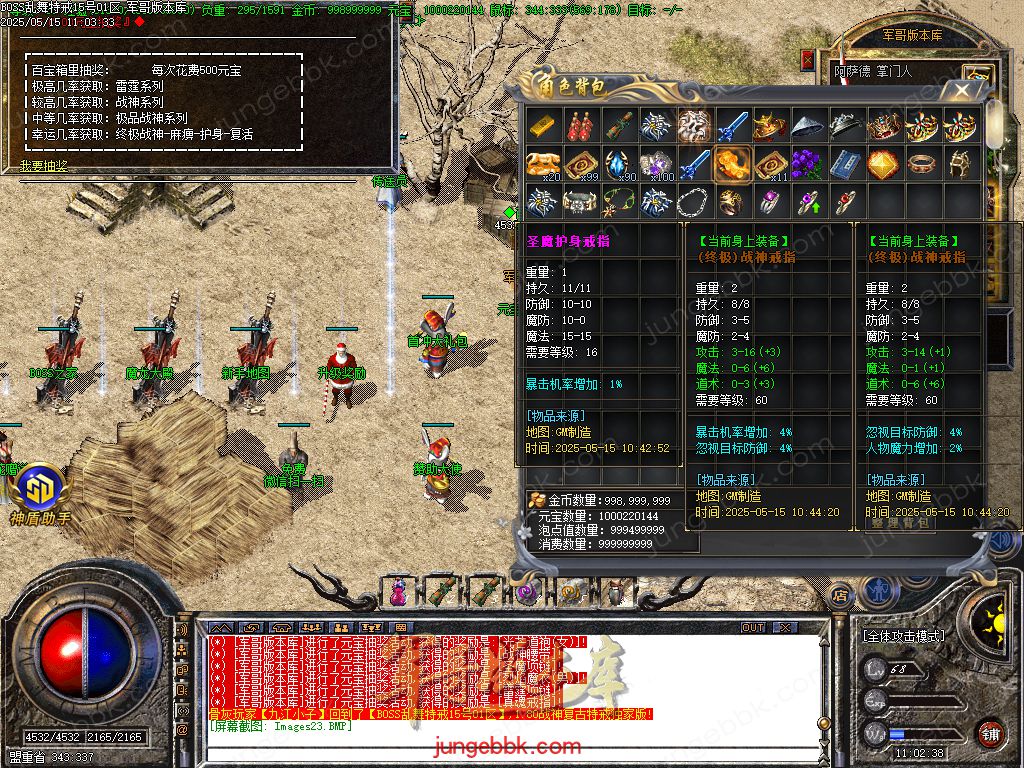This screenshot has width=1024, height=768.
Task: Open the round 店 store icon
Action: pyautogui.click(x=840, y=595)
